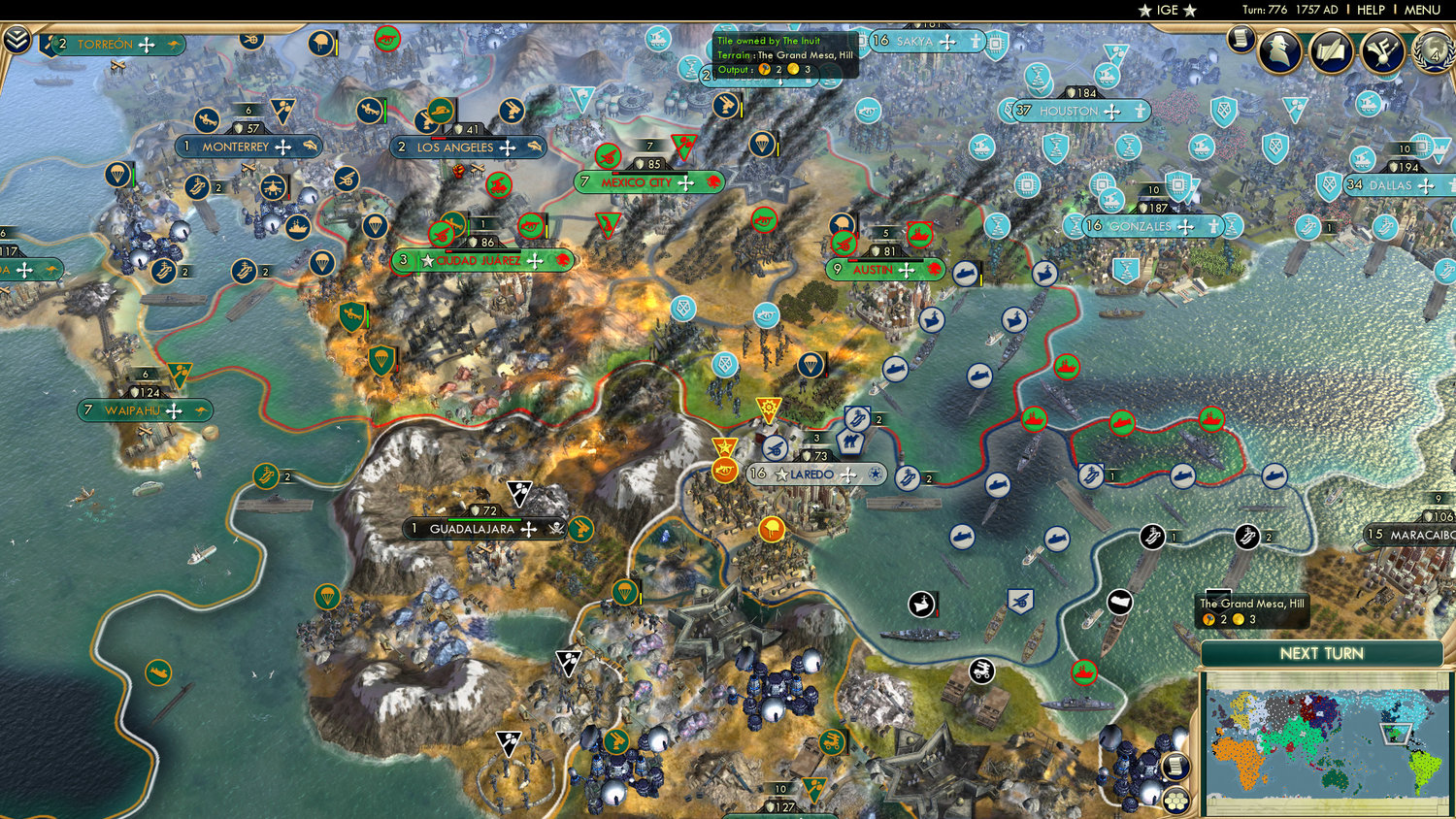Select the Great General star badge near Laredo
1456x819 pixels.
(723, 447)
